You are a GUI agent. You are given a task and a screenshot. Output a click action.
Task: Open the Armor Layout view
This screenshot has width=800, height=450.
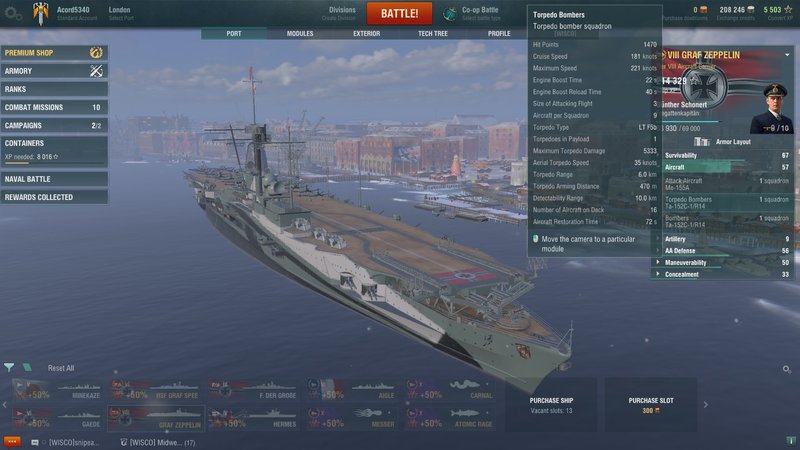pyautogui.click(x=737, y=142)
